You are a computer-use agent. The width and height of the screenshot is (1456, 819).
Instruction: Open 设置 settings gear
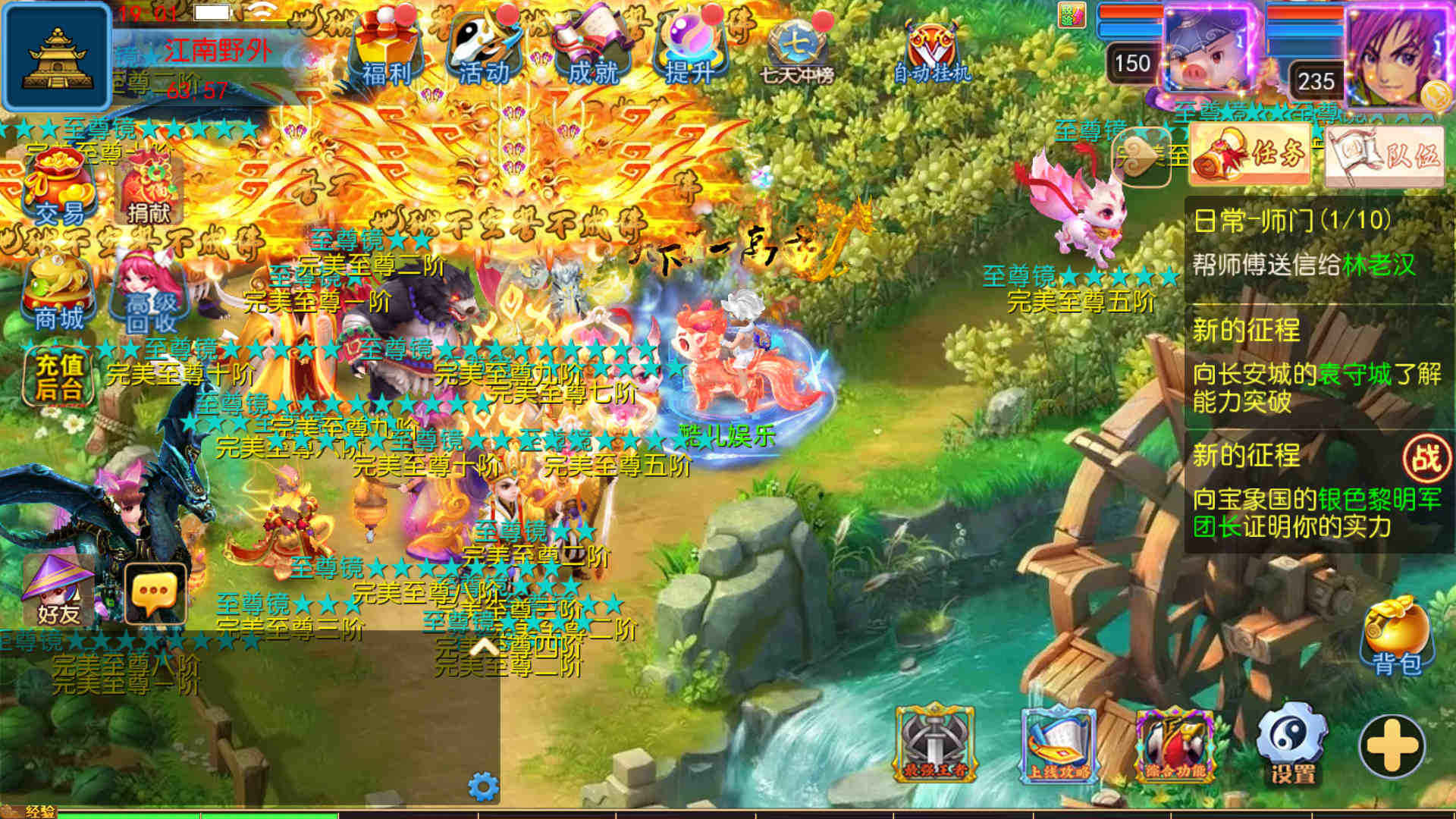1292,745
